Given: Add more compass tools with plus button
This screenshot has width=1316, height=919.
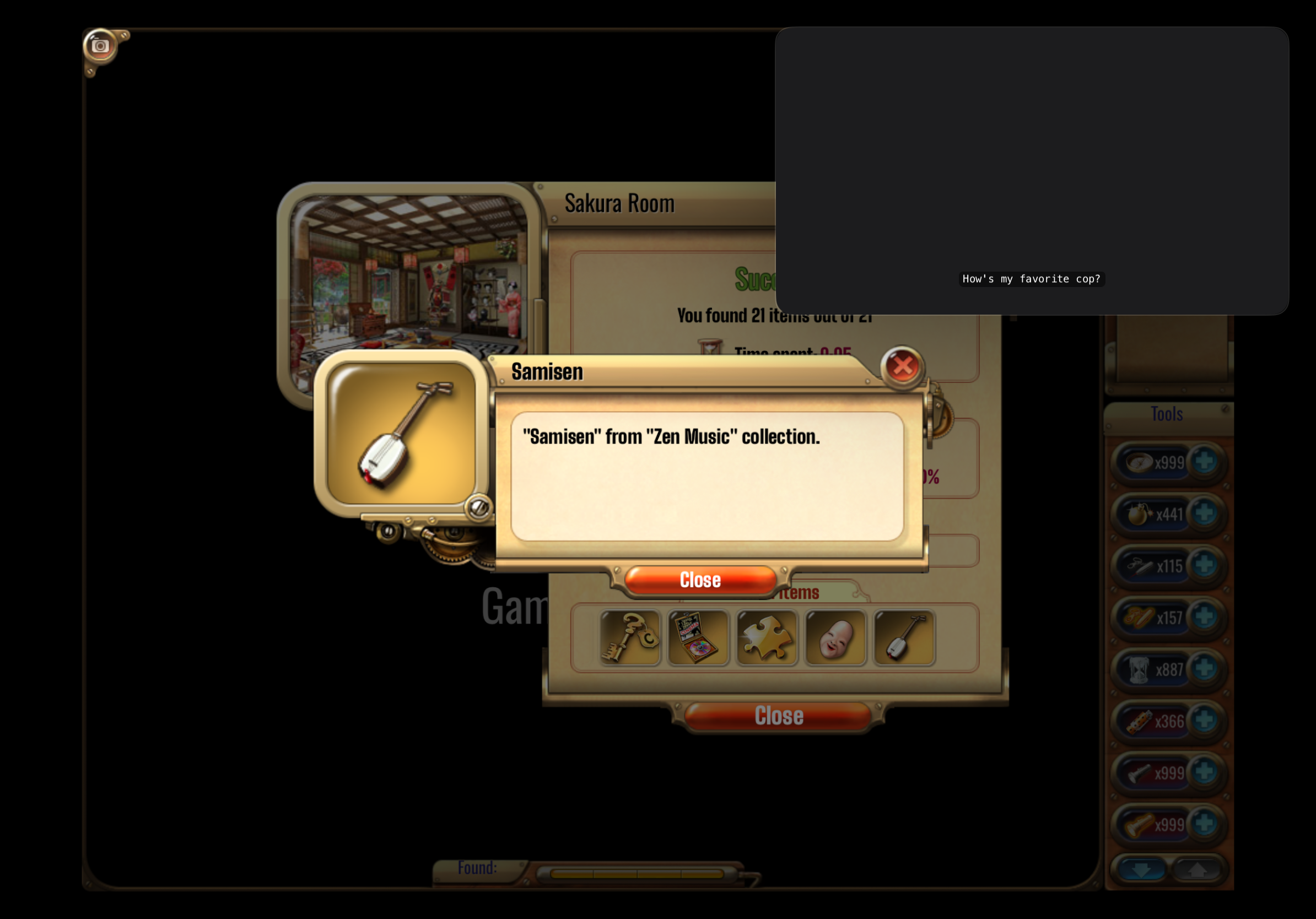Looking at the screenshot, I should coord(1204,461).
